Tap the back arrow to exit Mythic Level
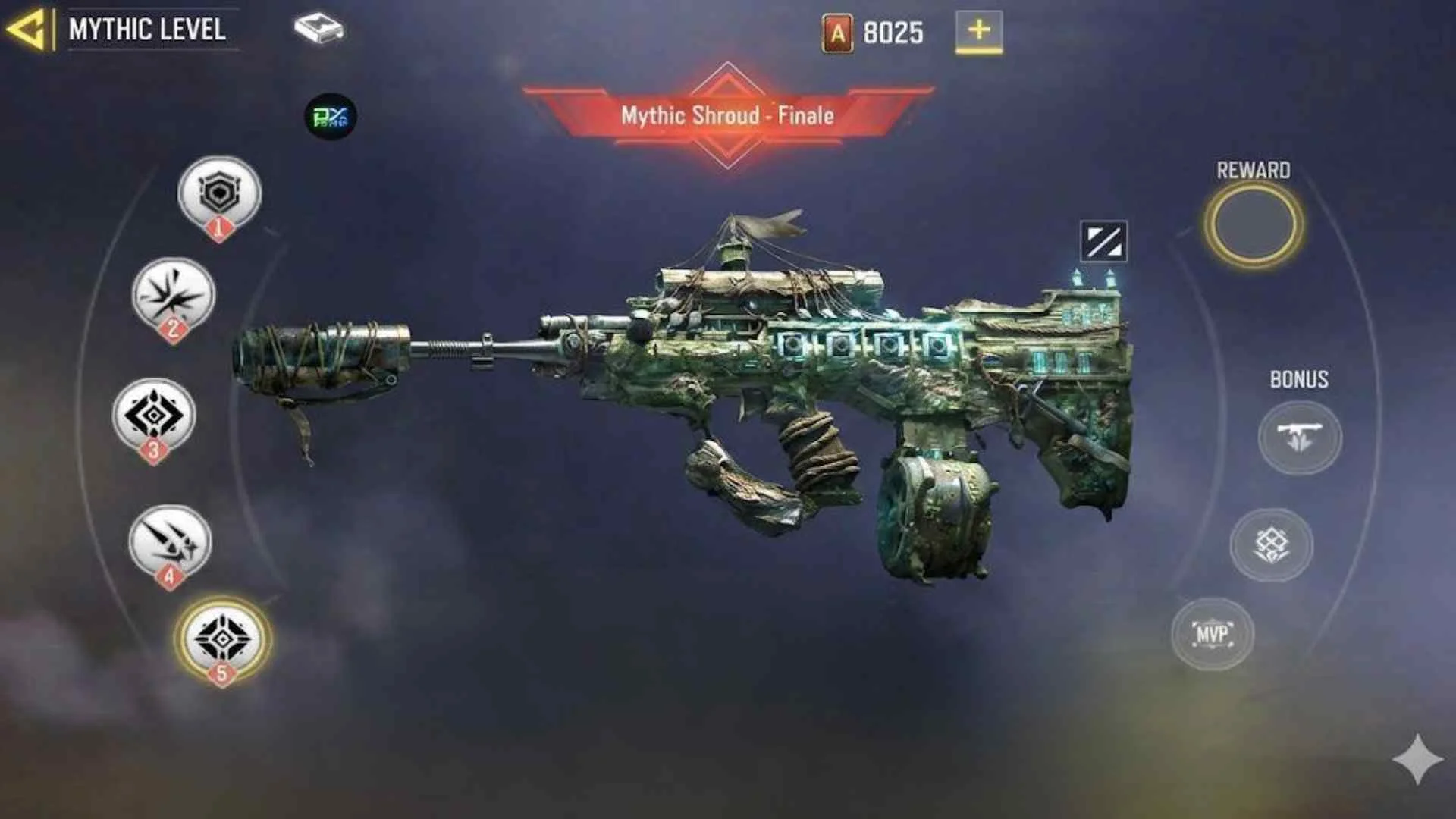1456x819 pixels. pyautogui.click(x=30, y=29)
